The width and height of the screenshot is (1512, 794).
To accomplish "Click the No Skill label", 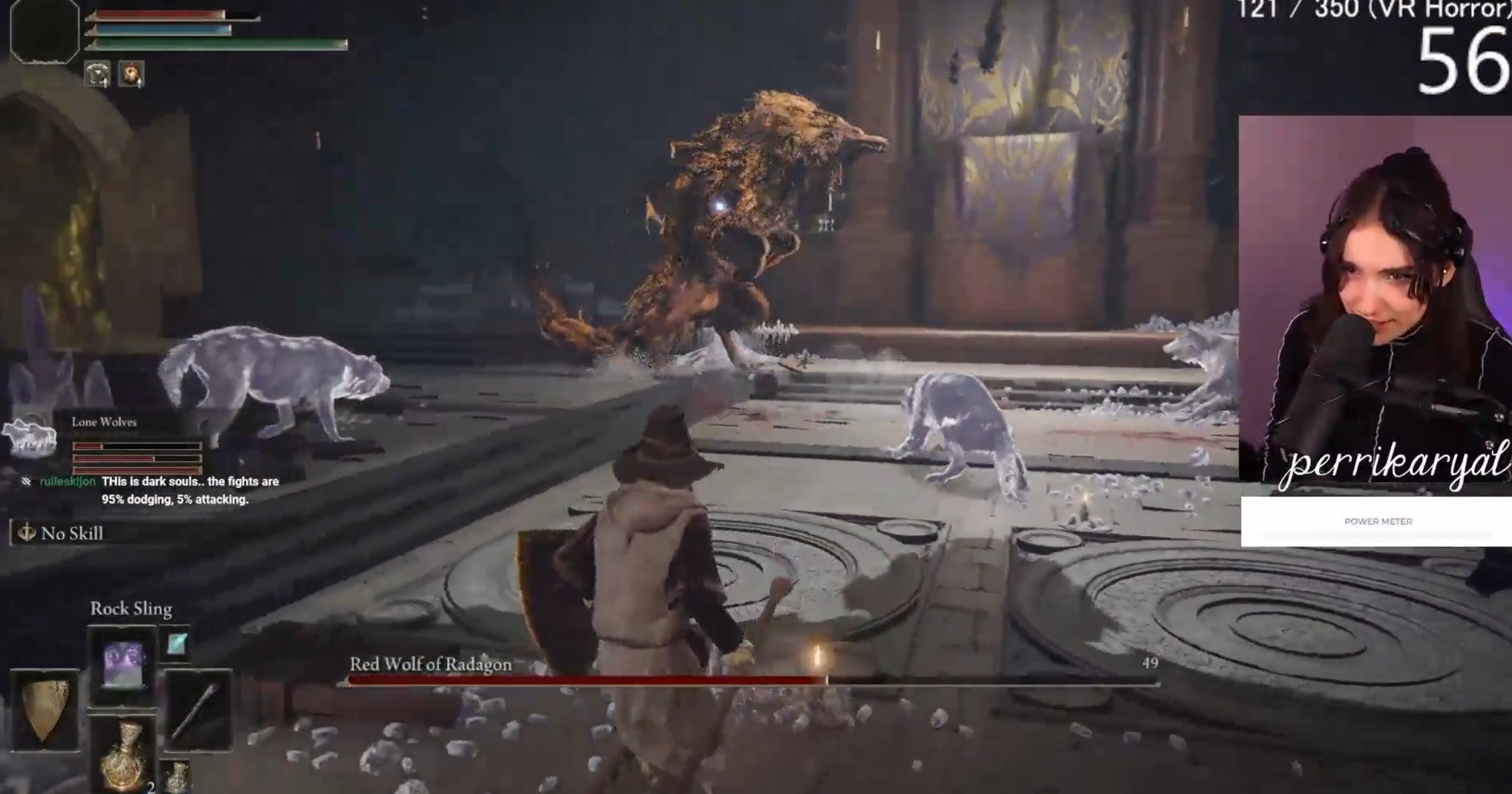I will tap(71, 533).
